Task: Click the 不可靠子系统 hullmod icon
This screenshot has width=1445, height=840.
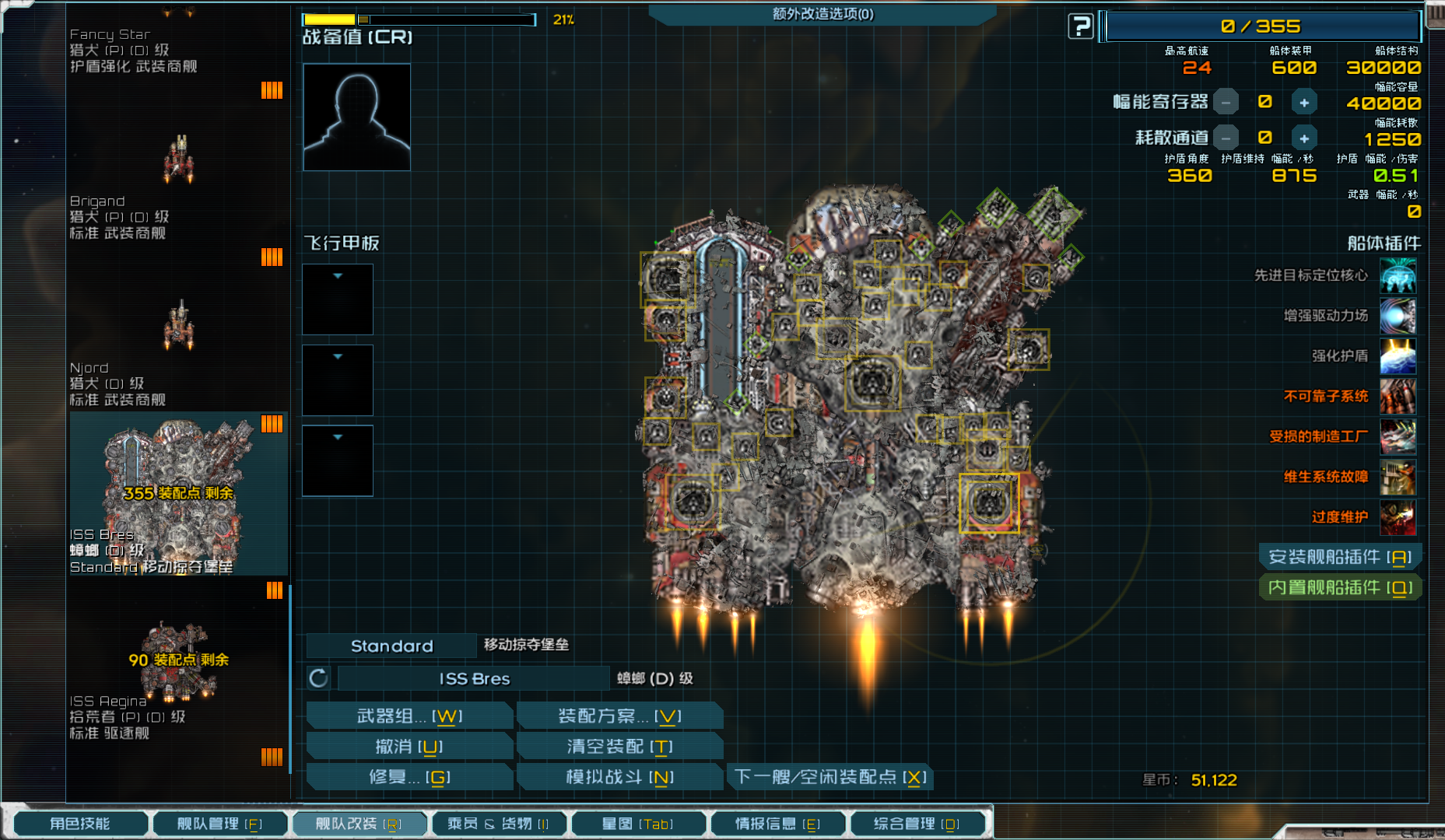Action: point(1398,397)
